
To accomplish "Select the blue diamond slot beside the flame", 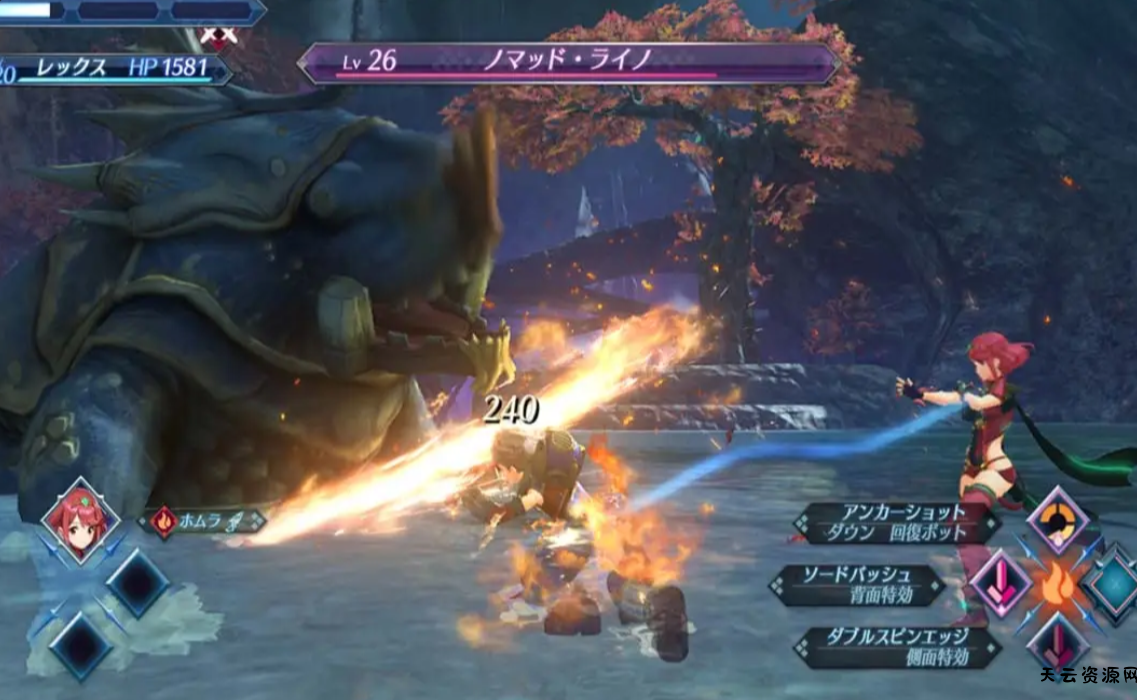I will pyautogui.click(x=1113, y=584).
